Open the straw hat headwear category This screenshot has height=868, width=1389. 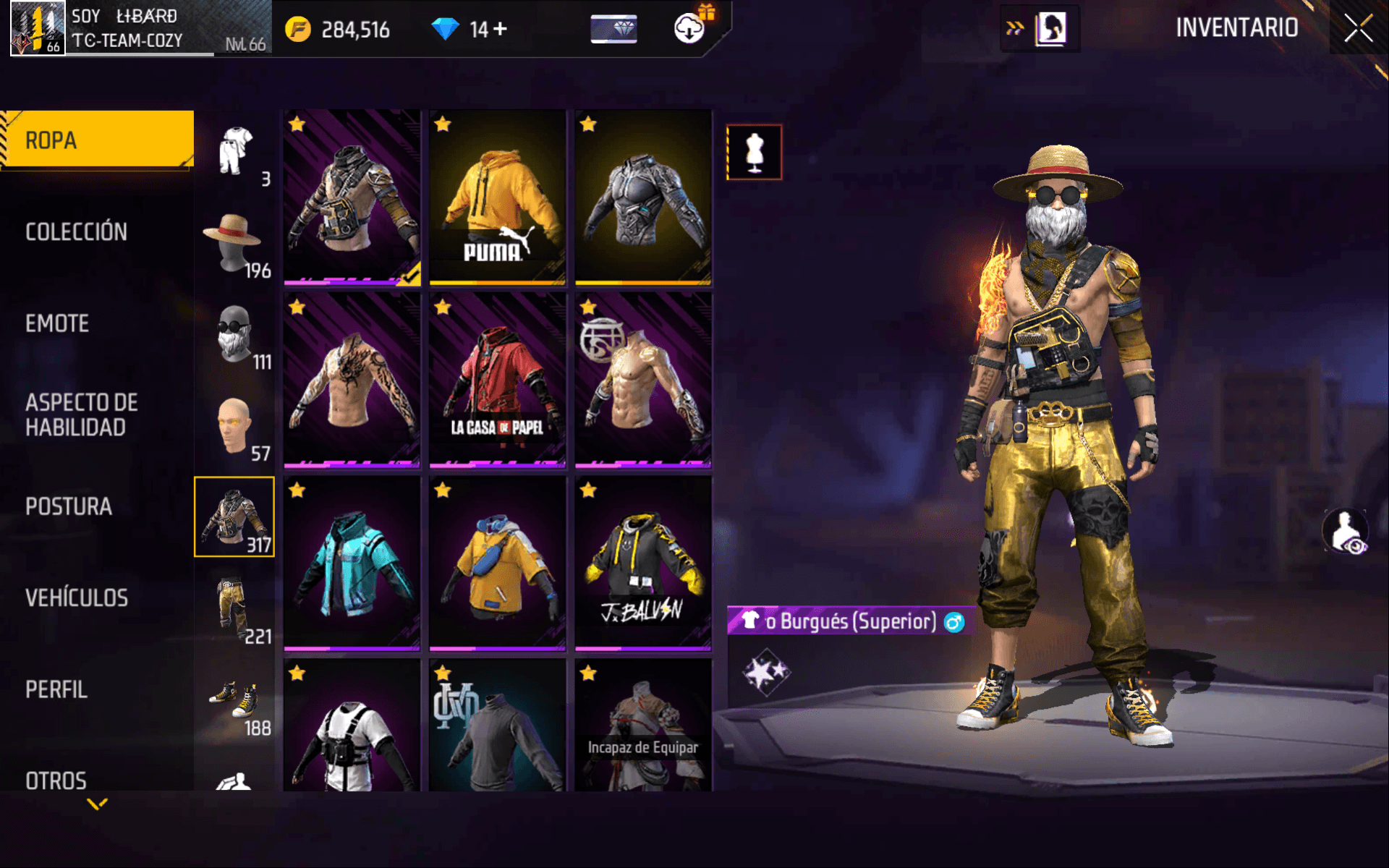[x=234, y=244]
